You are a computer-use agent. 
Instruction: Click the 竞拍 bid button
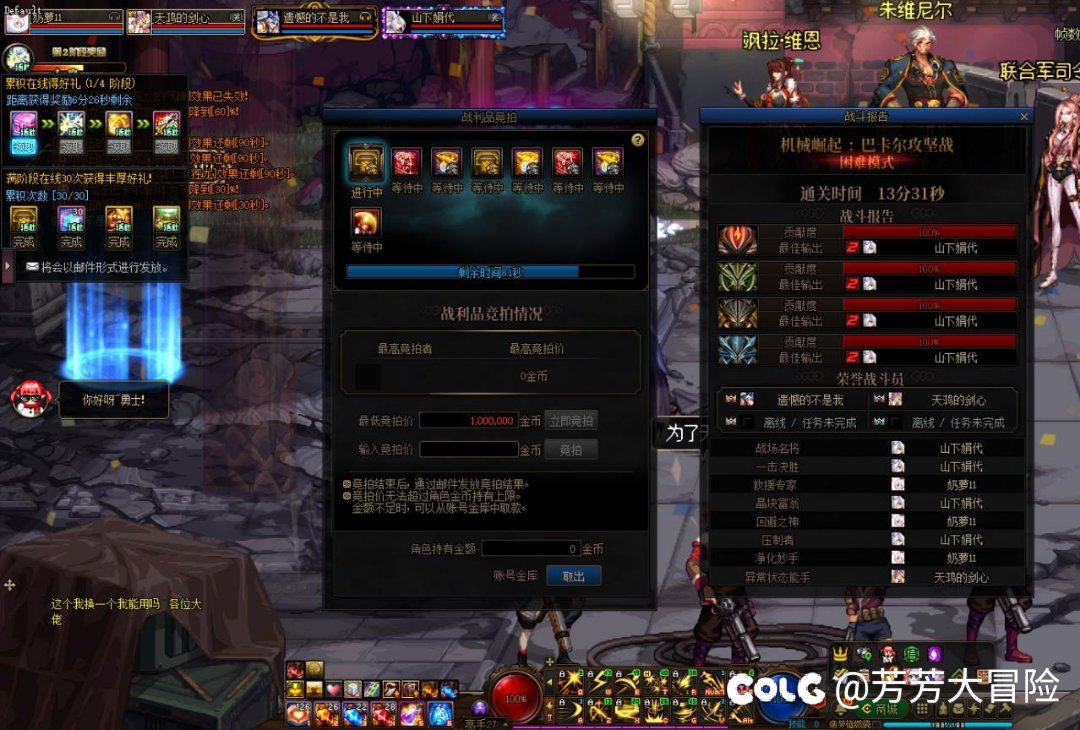coord(571,450)
